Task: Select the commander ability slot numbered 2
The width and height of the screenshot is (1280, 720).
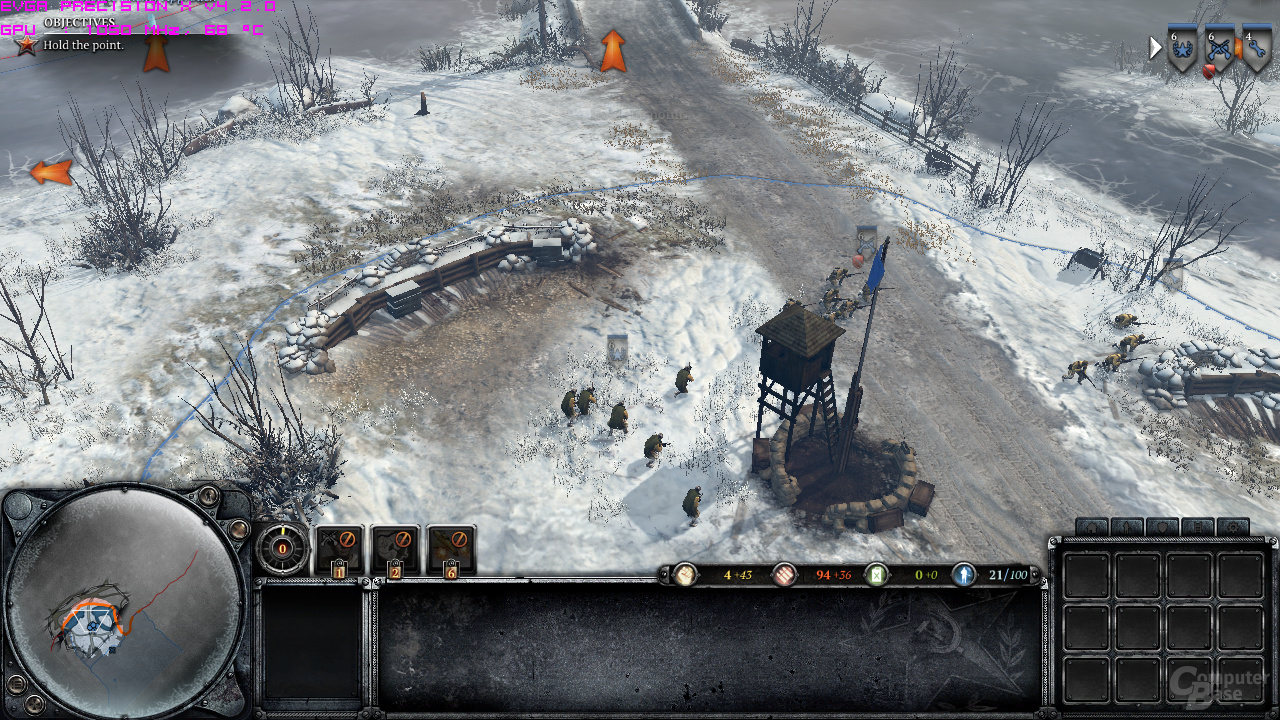Action: click(x=395, y=549)
